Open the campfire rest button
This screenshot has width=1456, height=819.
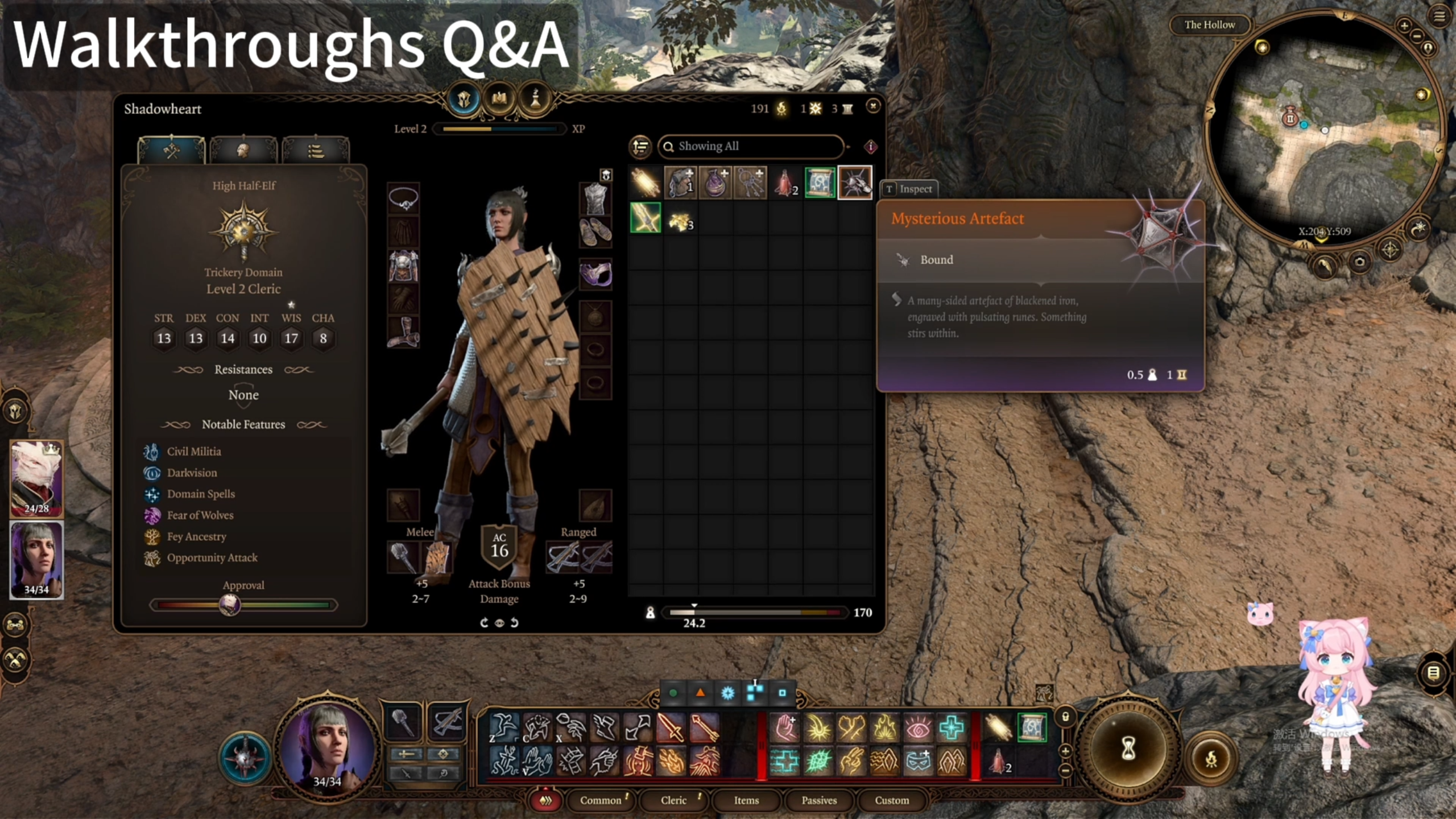tap(1211, 758)
